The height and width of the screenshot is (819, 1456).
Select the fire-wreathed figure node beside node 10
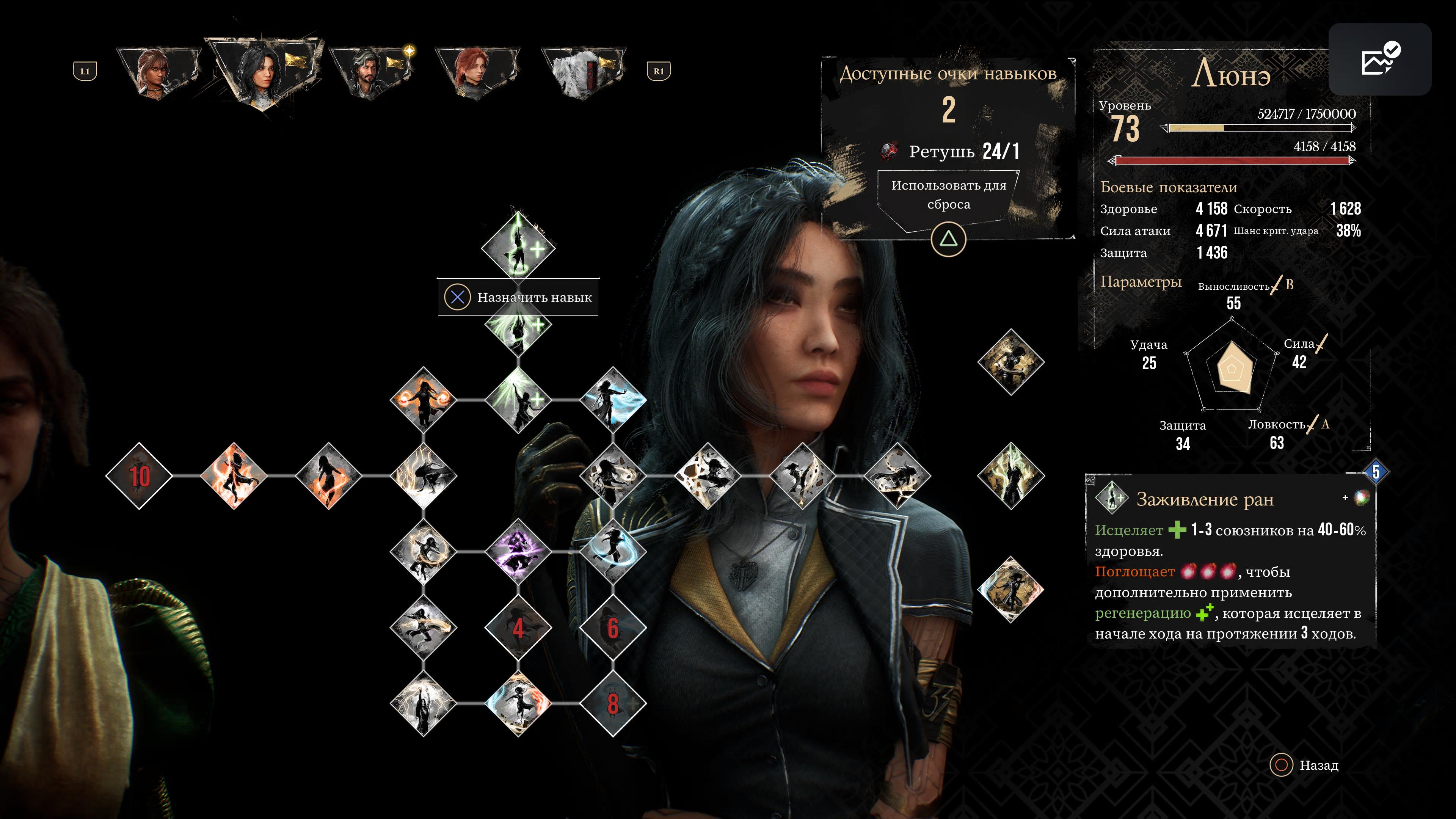click(234, 476)
